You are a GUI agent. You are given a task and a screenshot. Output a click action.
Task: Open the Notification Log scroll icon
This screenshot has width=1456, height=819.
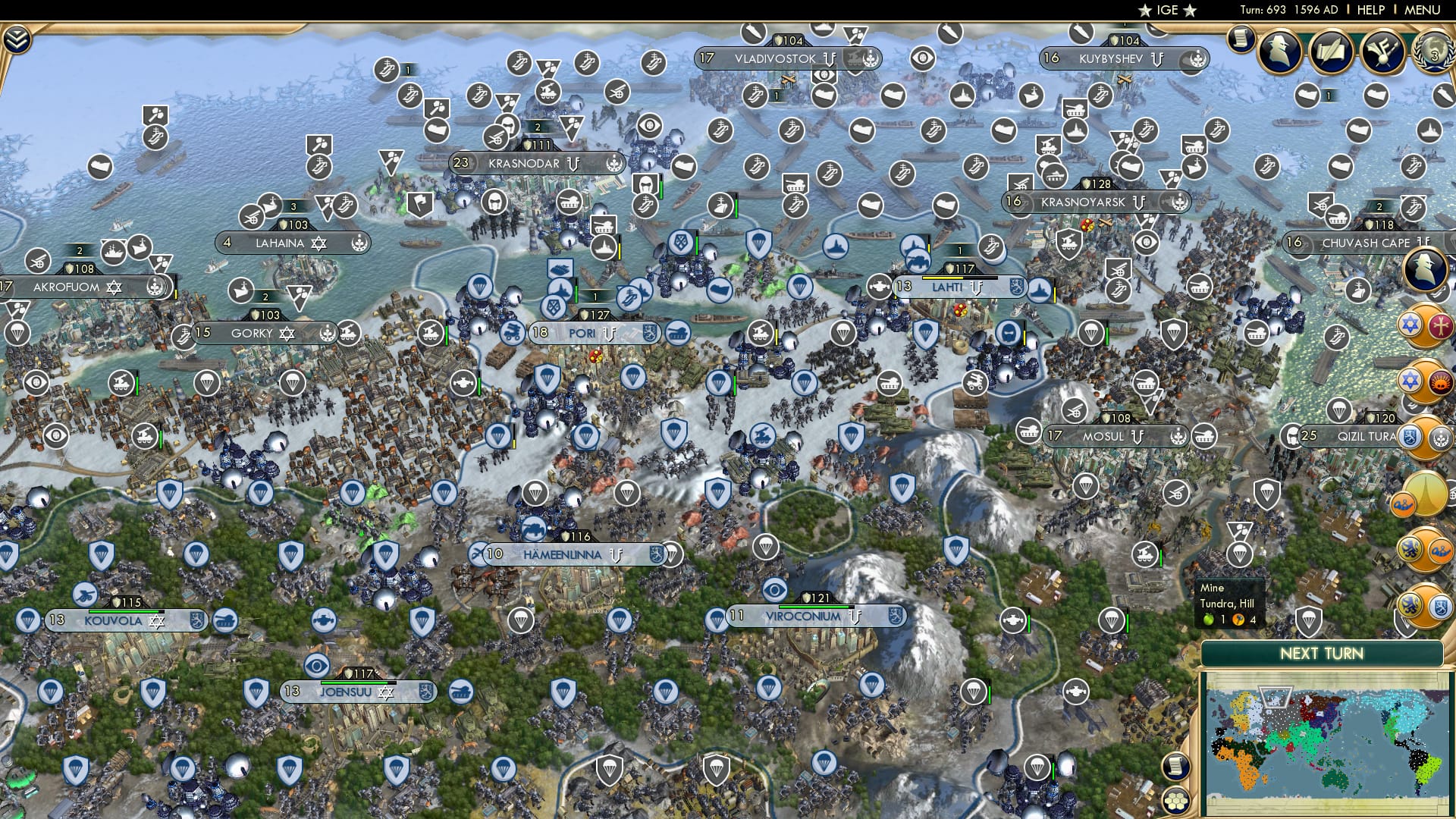1242,39
